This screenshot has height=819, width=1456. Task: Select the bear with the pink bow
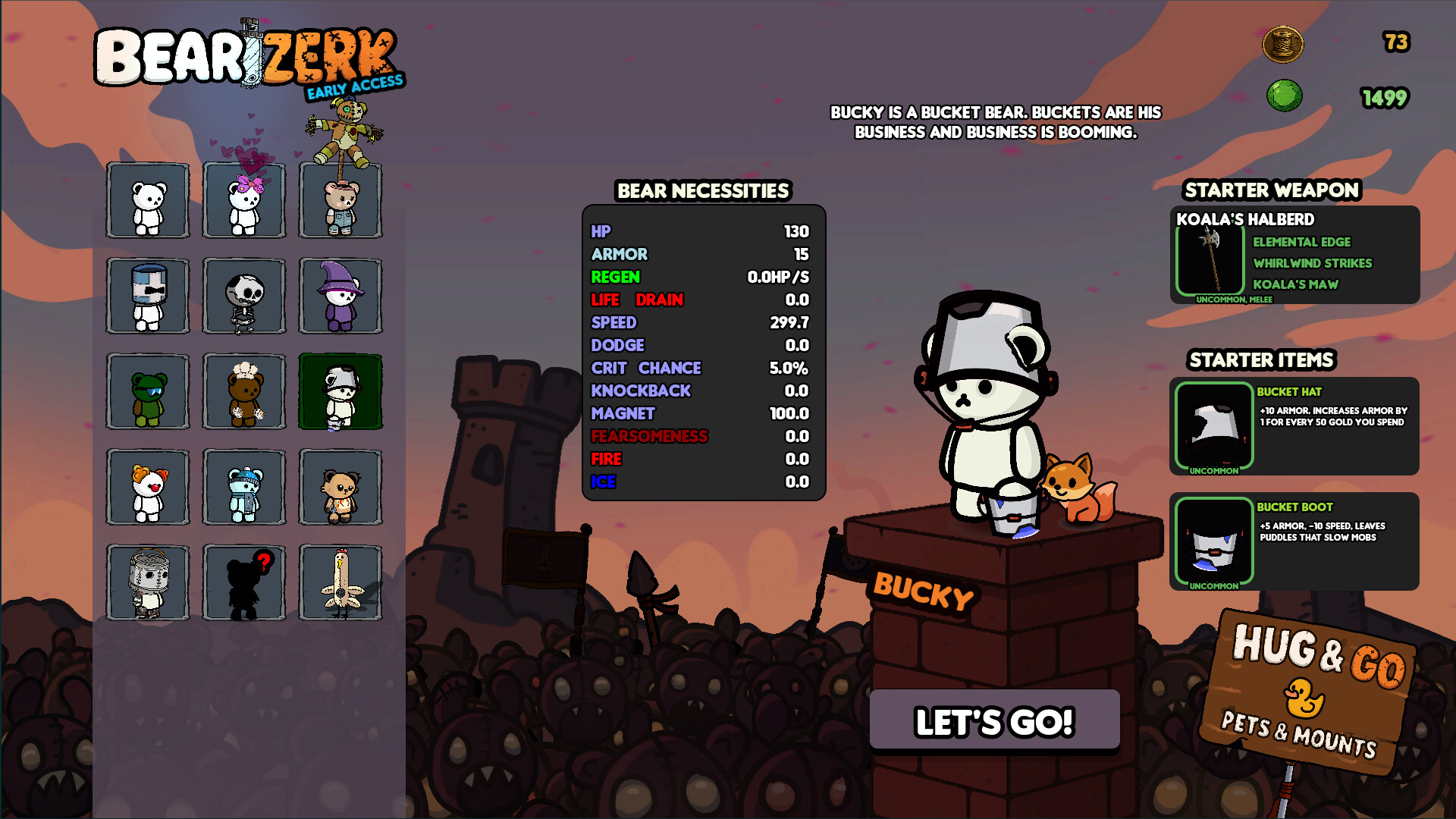point(244,200)
